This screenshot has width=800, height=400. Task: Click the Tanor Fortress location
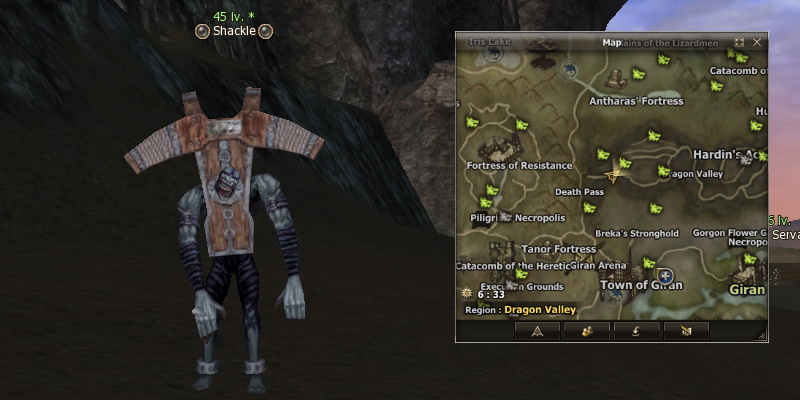pos(559,249)
